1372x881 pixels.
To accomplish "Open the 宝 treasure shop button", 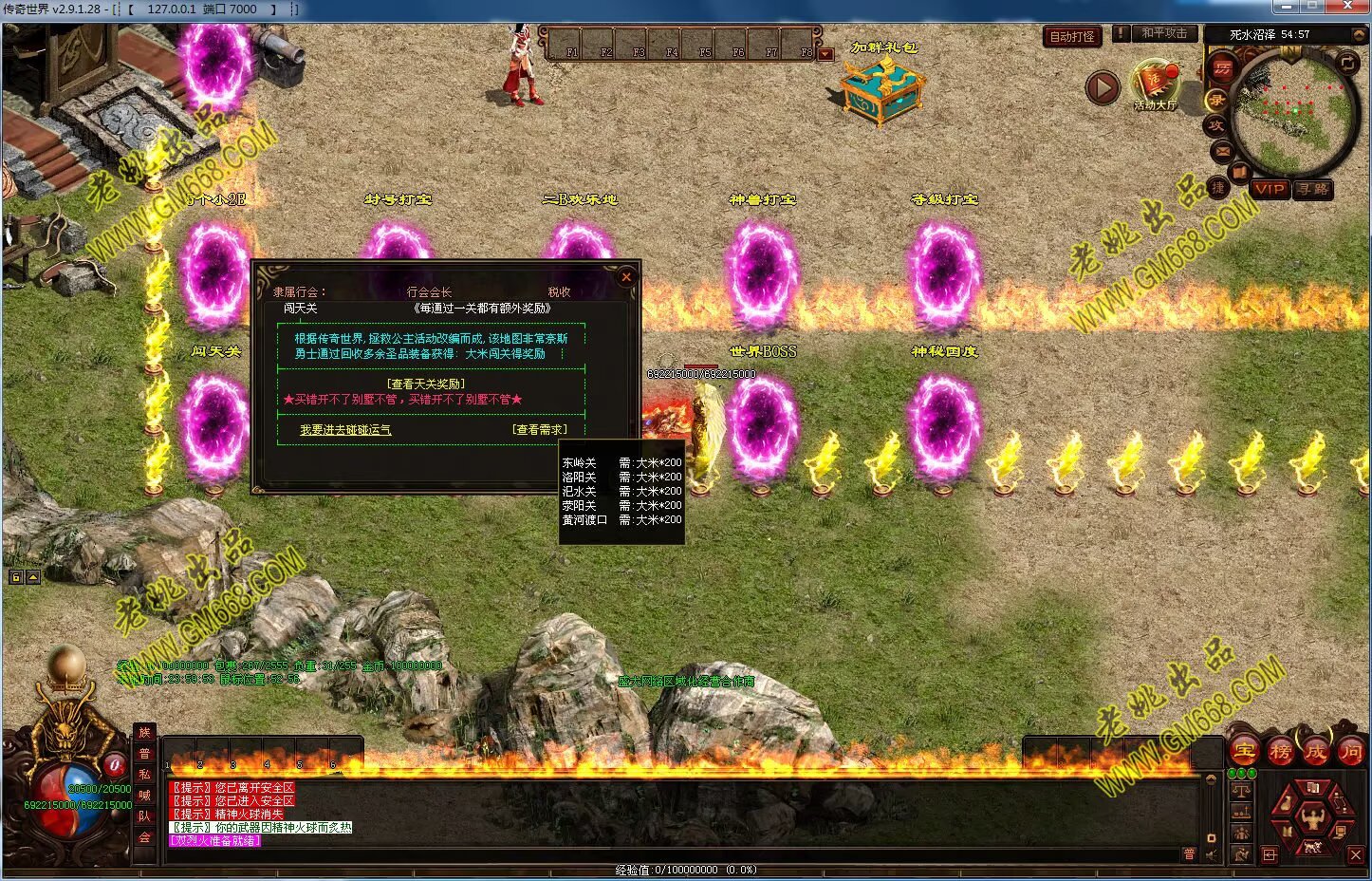I will (1244, 752).
